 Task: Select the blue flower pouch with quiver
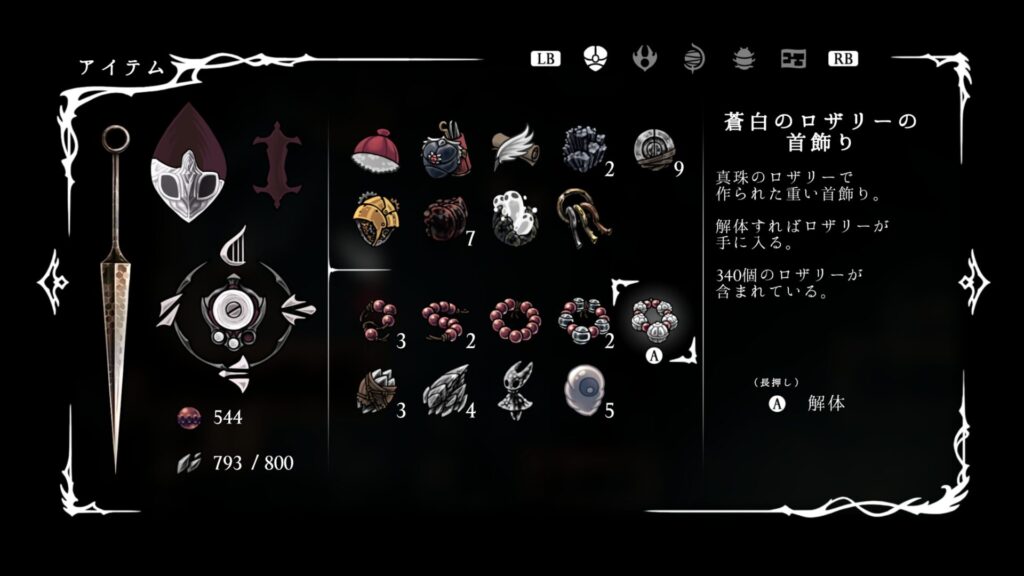coord(444,150)
